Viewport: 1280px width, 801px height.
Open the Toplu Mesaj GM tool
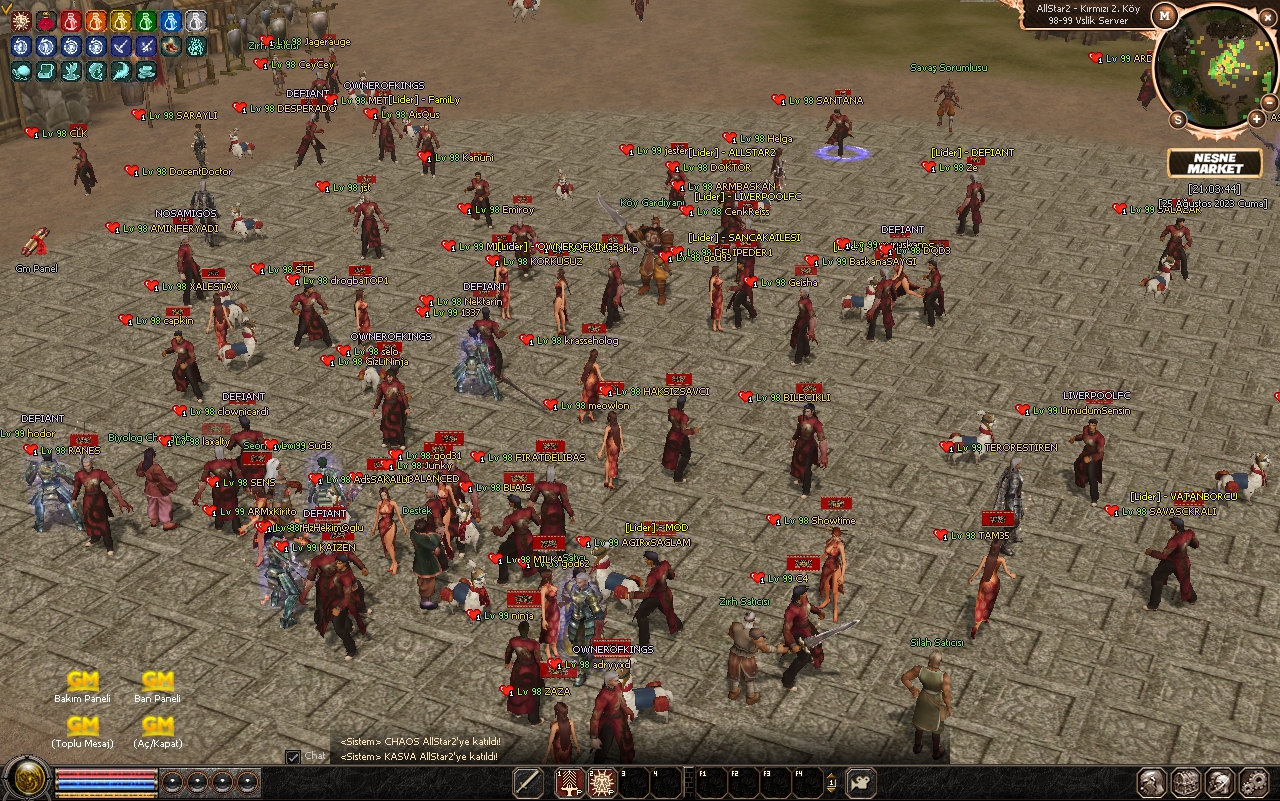click(82, 727)
